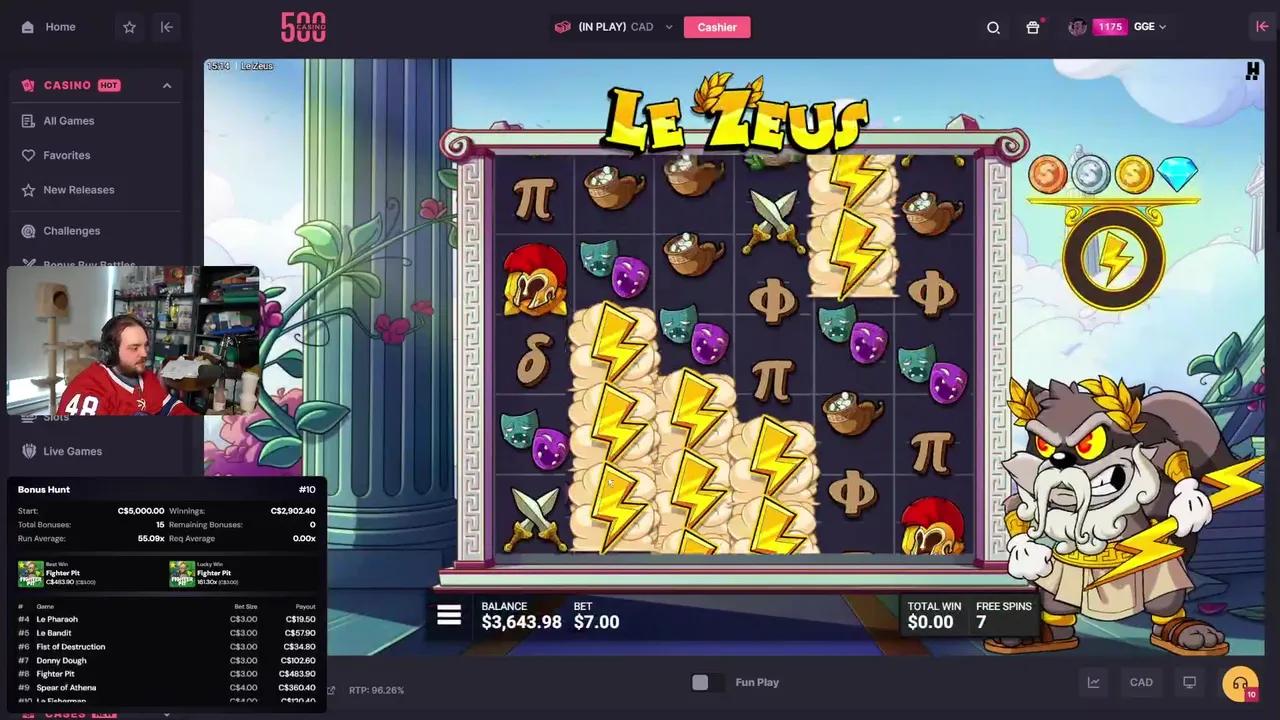Click the CAD button in the bottom bar

(x=1141, y=682)
